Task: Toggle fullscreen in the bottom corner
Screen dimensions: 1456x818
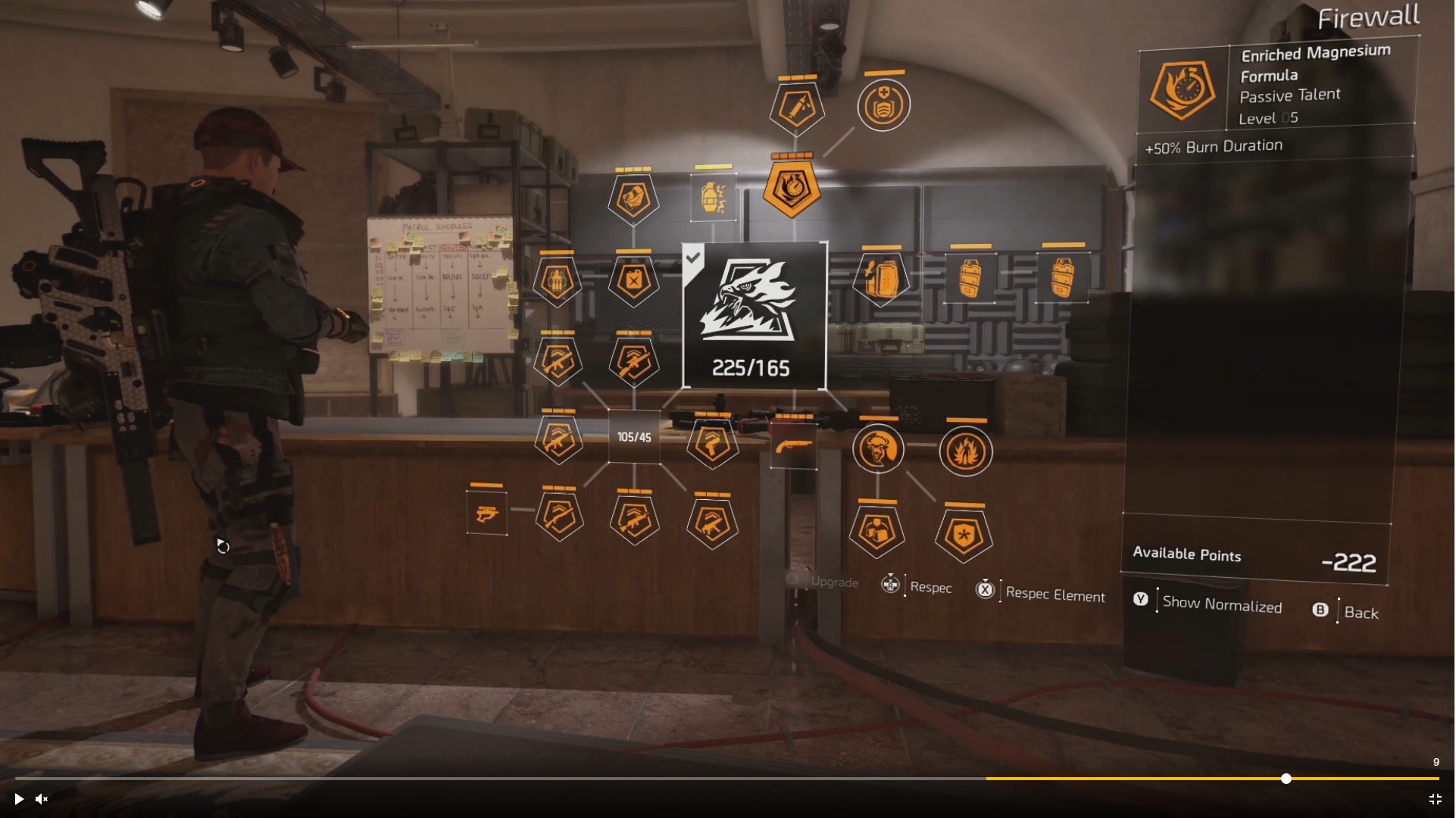Action: 1436,799
